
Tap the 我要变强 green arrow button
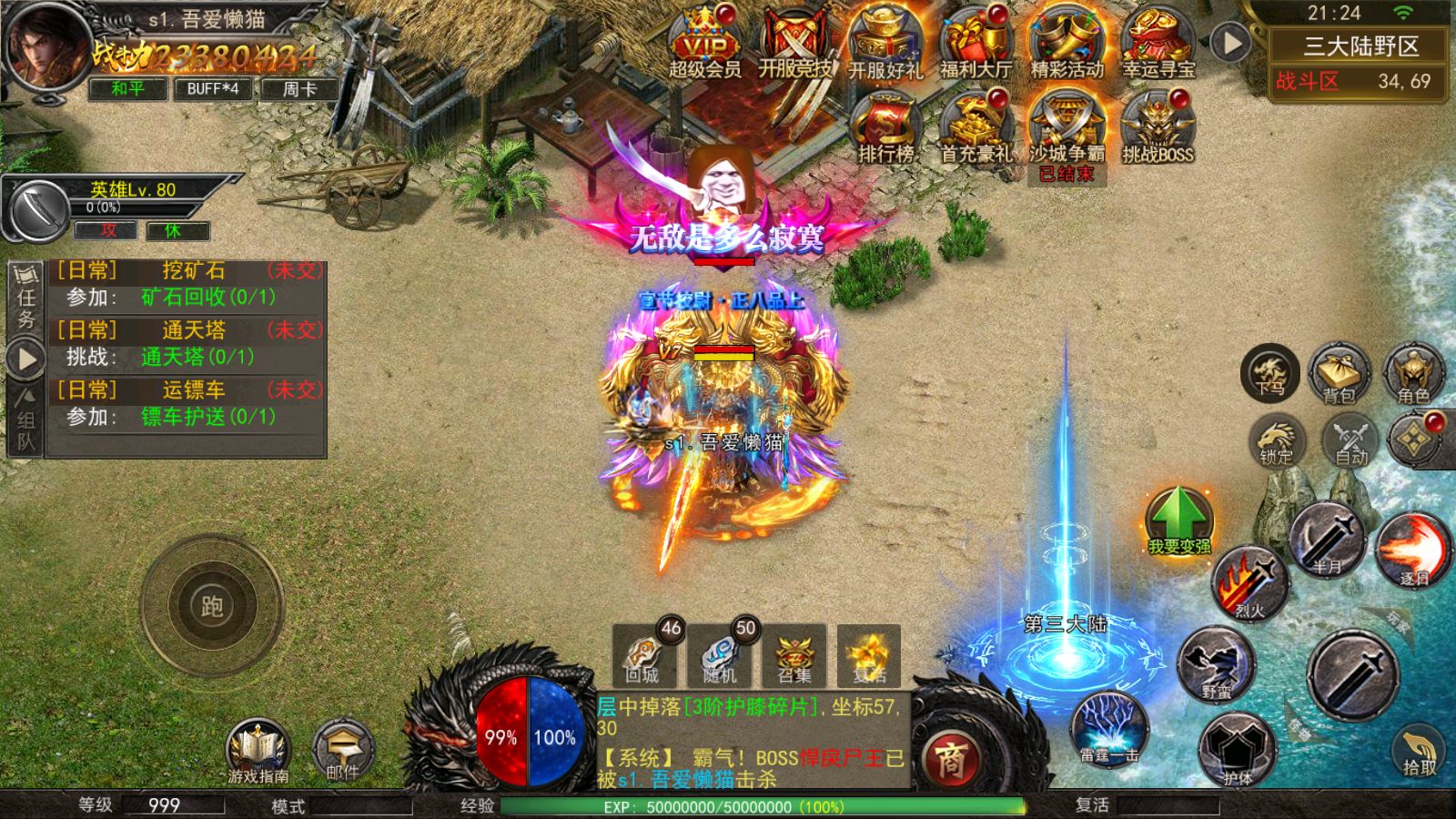pos(1178,521)
